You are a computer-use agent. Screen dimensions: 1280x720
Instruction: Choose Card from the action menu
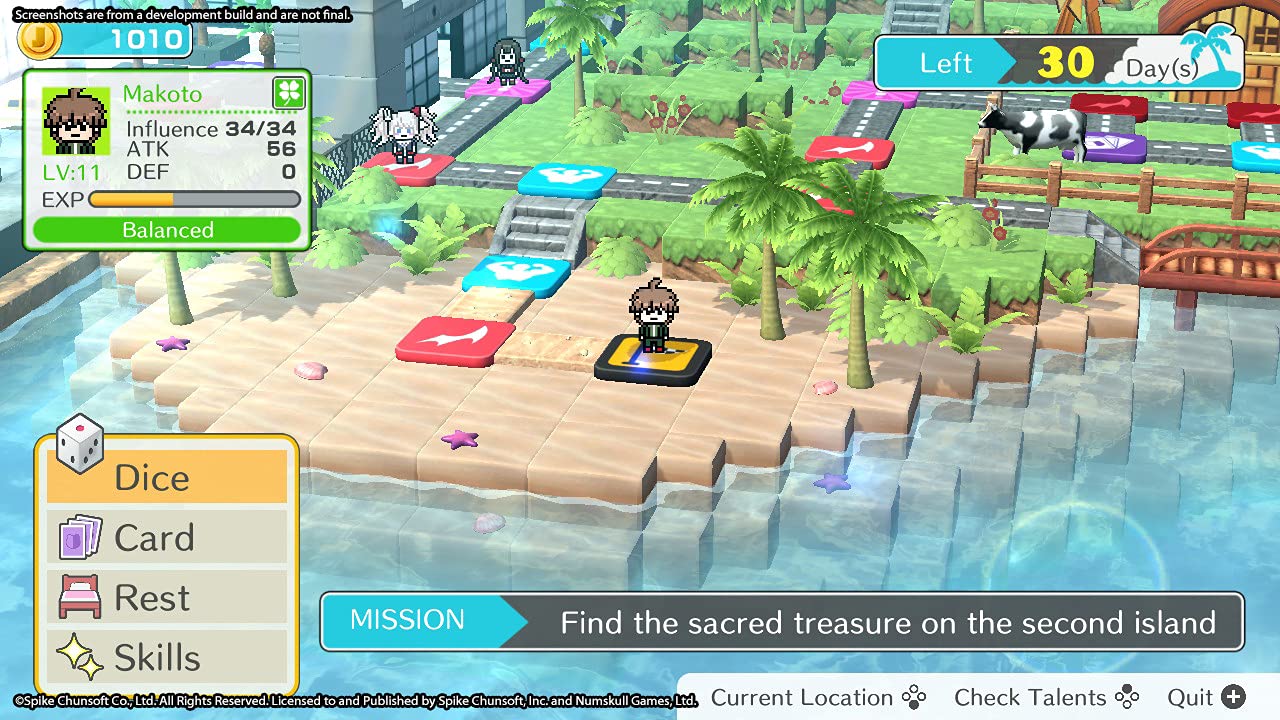[x=167, y=538]
